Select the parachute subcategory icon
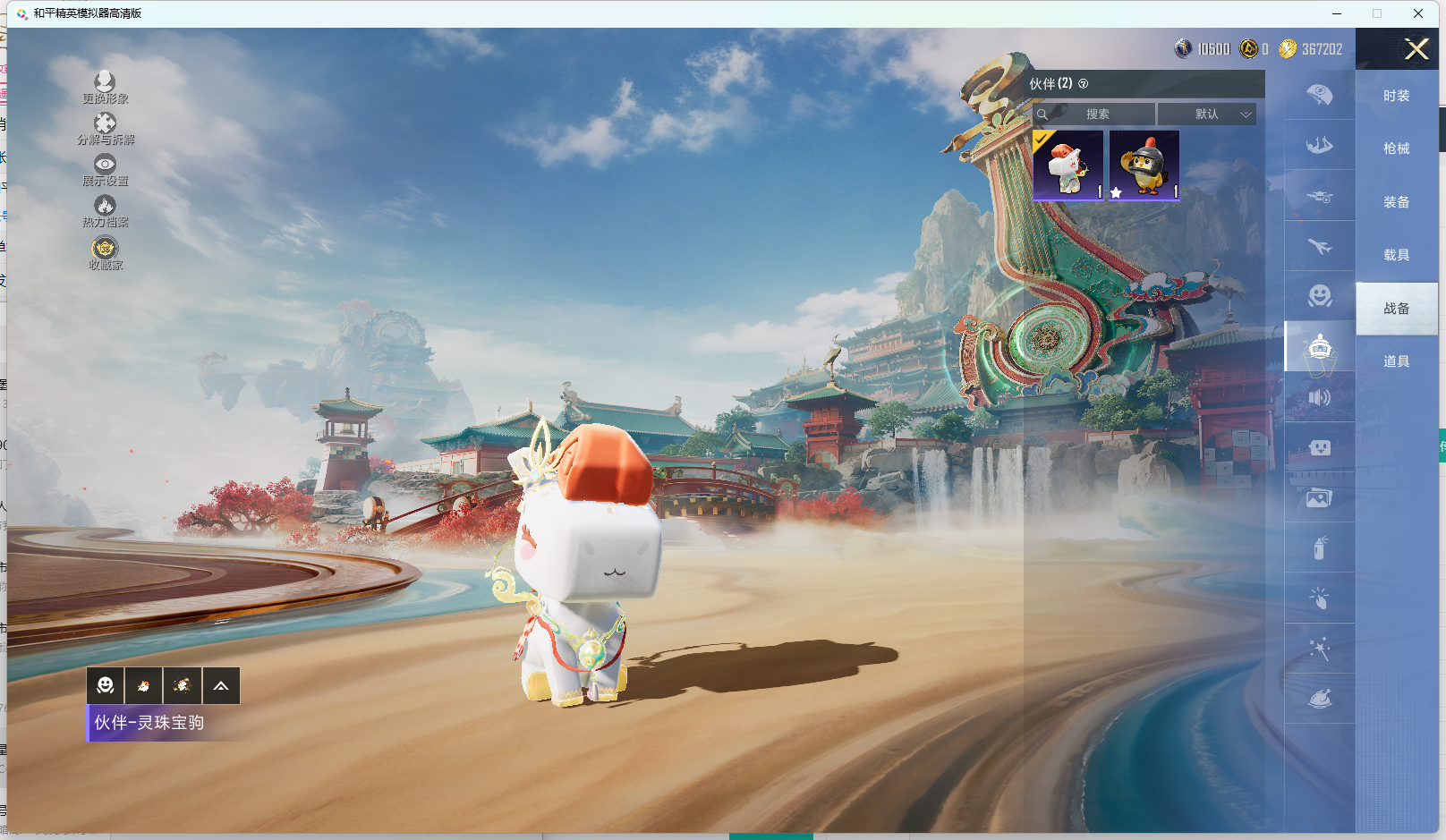 pyautogui.click(x=1320, y=94)
